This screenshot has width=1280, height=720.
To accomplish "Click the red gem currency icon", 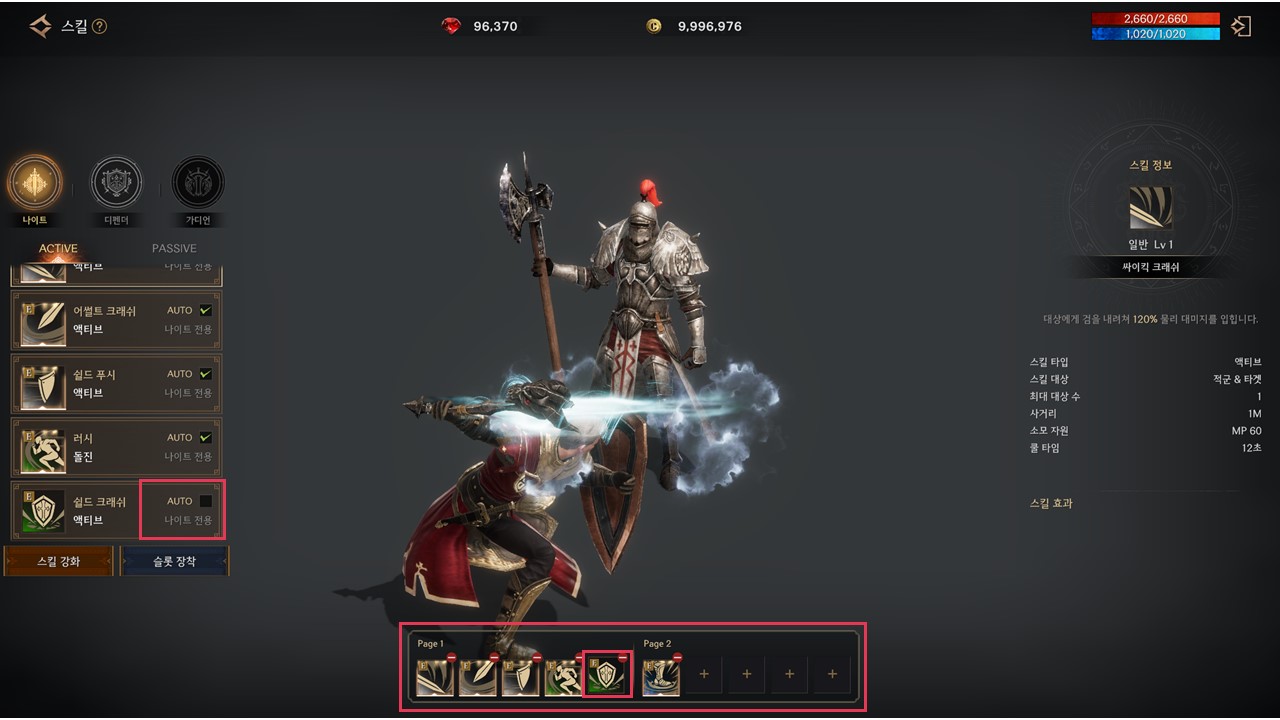I will click(x=451, y=26).
